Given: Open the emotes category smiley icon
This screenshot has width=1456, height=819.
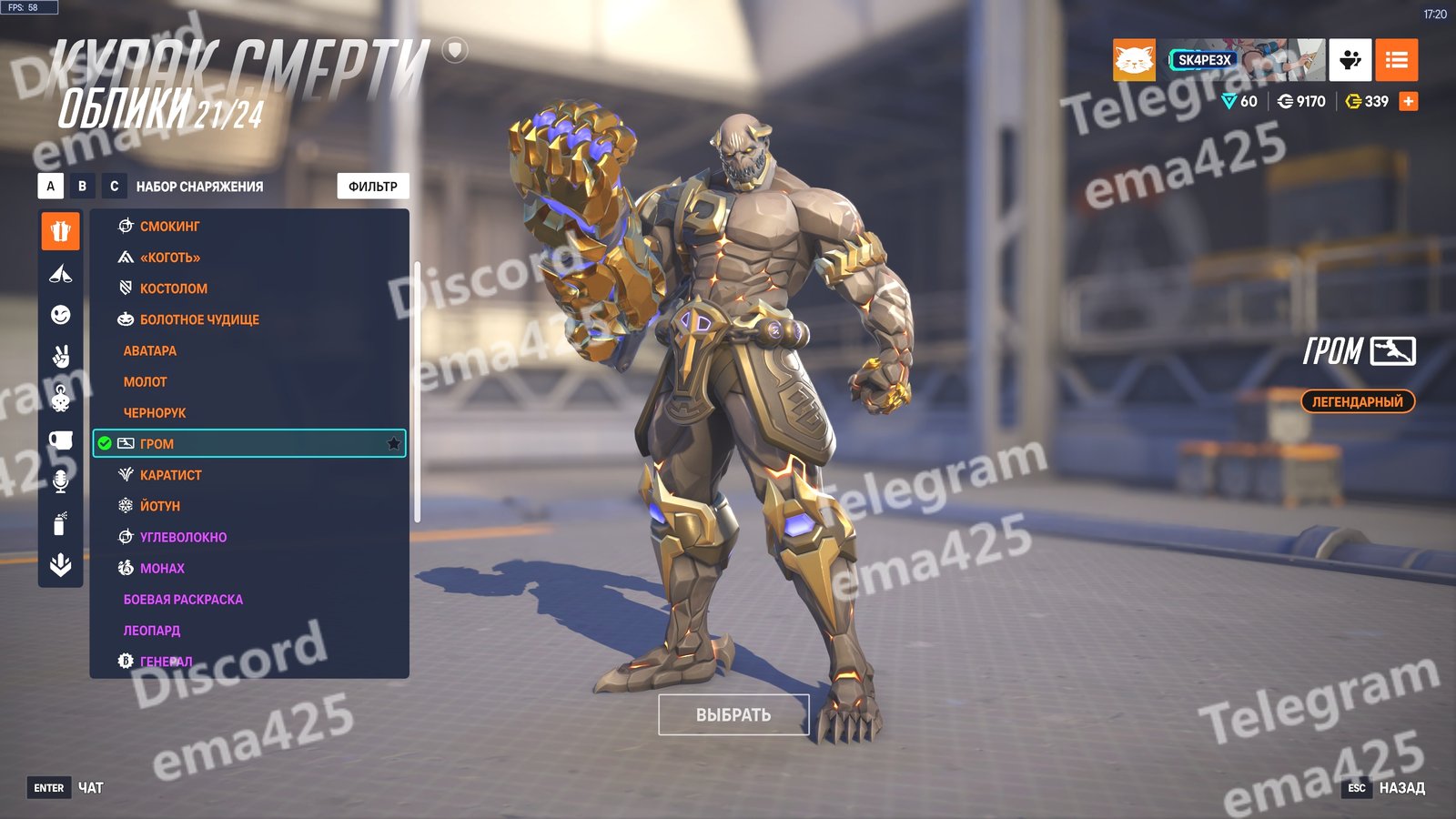Looking at the screenshot, I should 61,315.
